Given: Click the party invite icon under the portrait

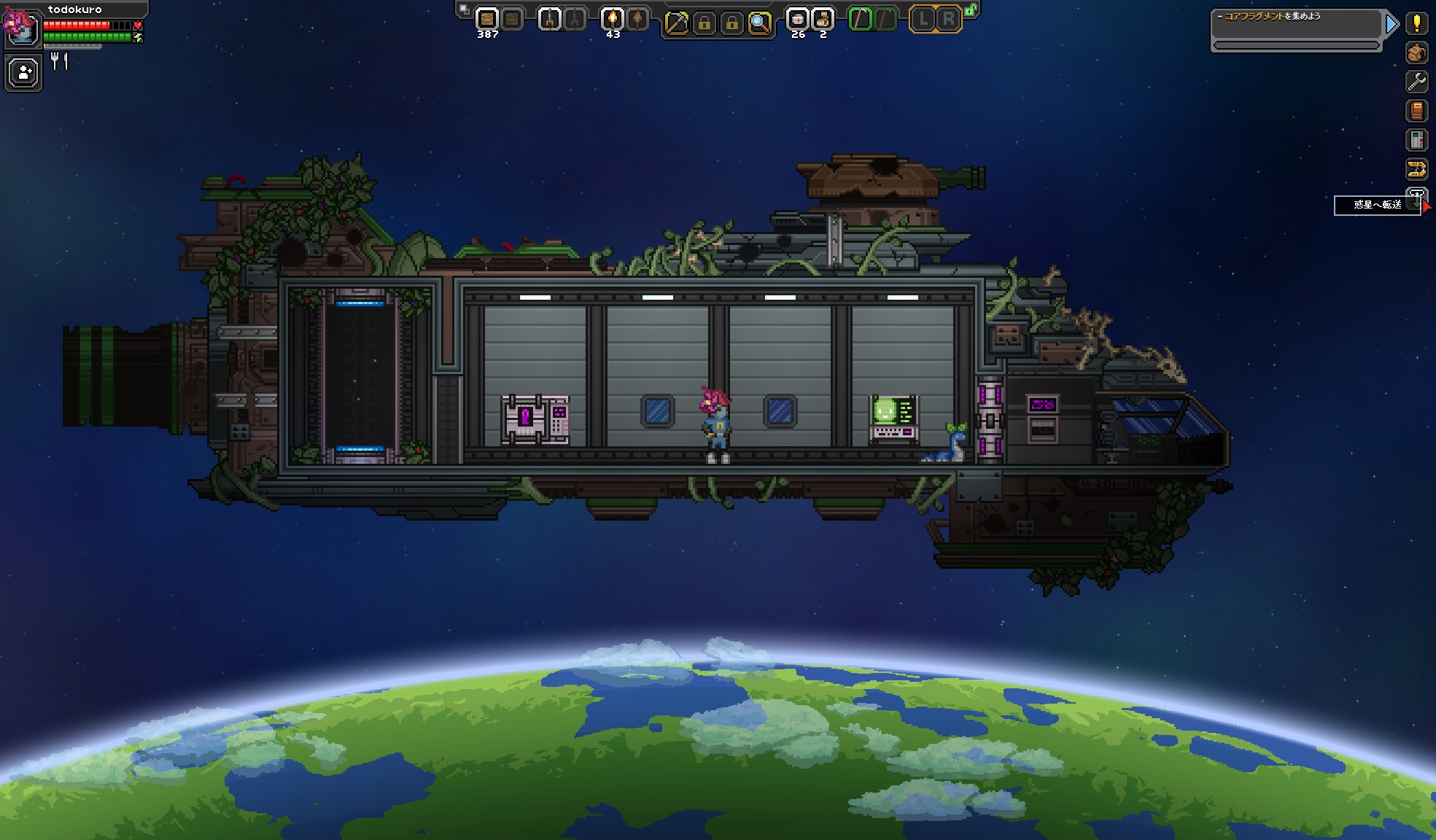Looking at the screenshot, I should pos(23,72).
